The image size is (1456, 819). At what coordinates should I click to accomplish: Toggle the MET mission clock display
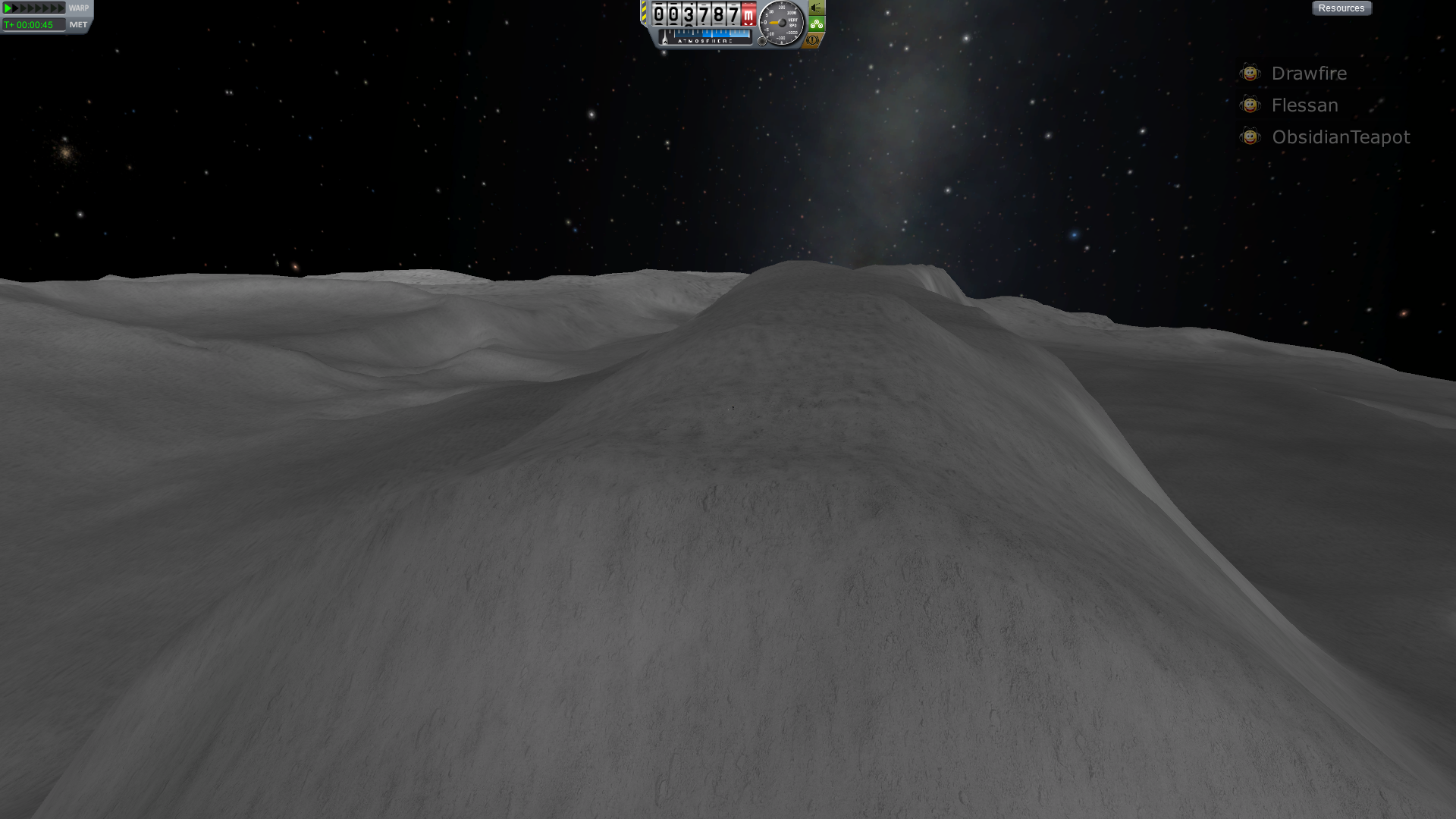click(78, 25)
